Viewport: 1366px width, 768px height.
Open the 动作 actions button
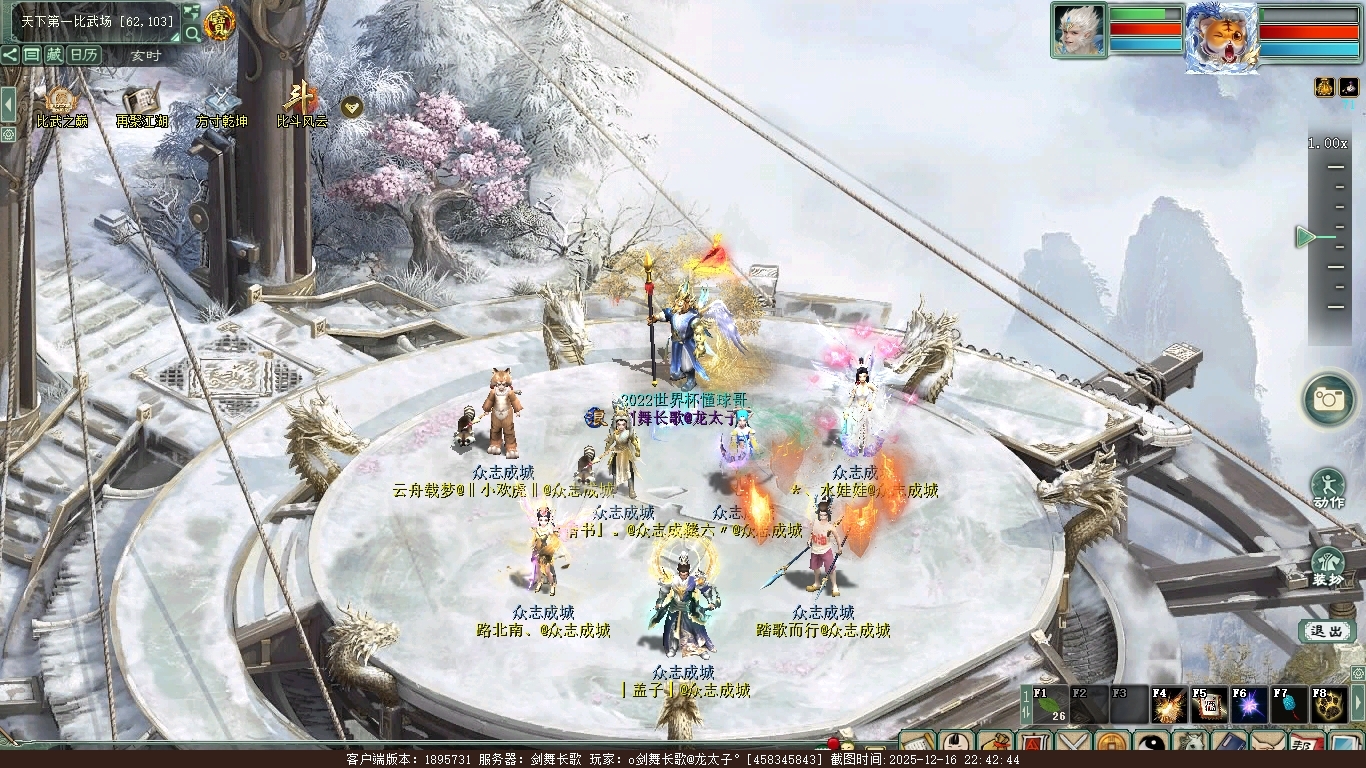tap(1328, 487)
